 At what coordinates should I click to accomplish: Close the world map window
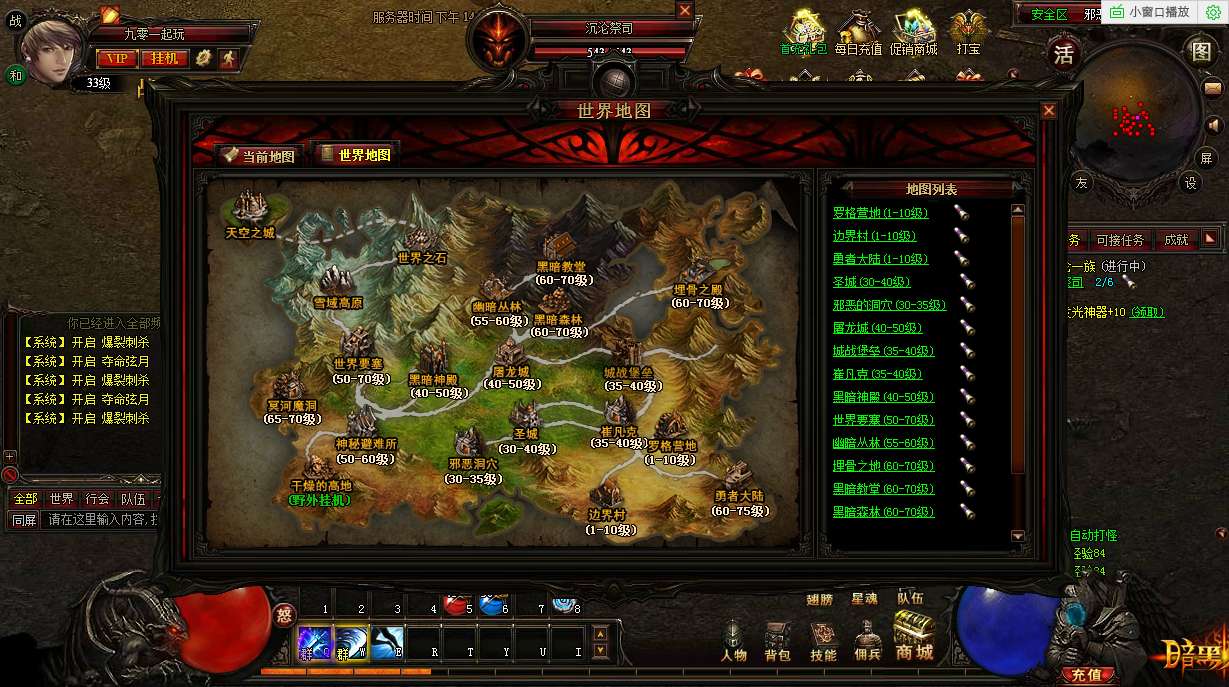point(1048,111)
